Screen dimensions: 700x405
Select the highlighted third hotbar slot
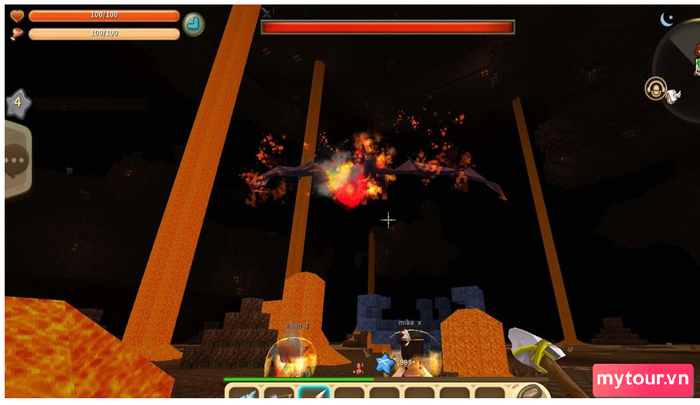point(315,394)
